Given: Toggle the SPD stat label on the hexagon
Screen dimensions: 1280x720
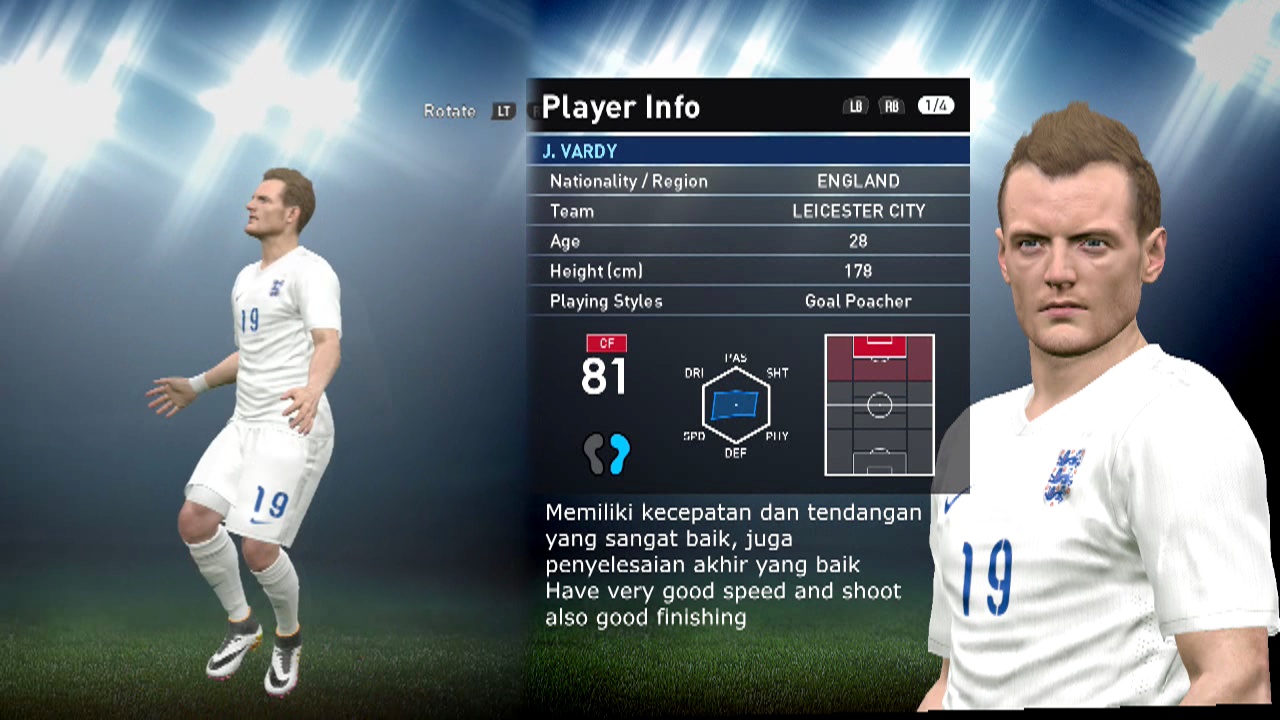Looking at the screenshot, I should tap(694, 436).
